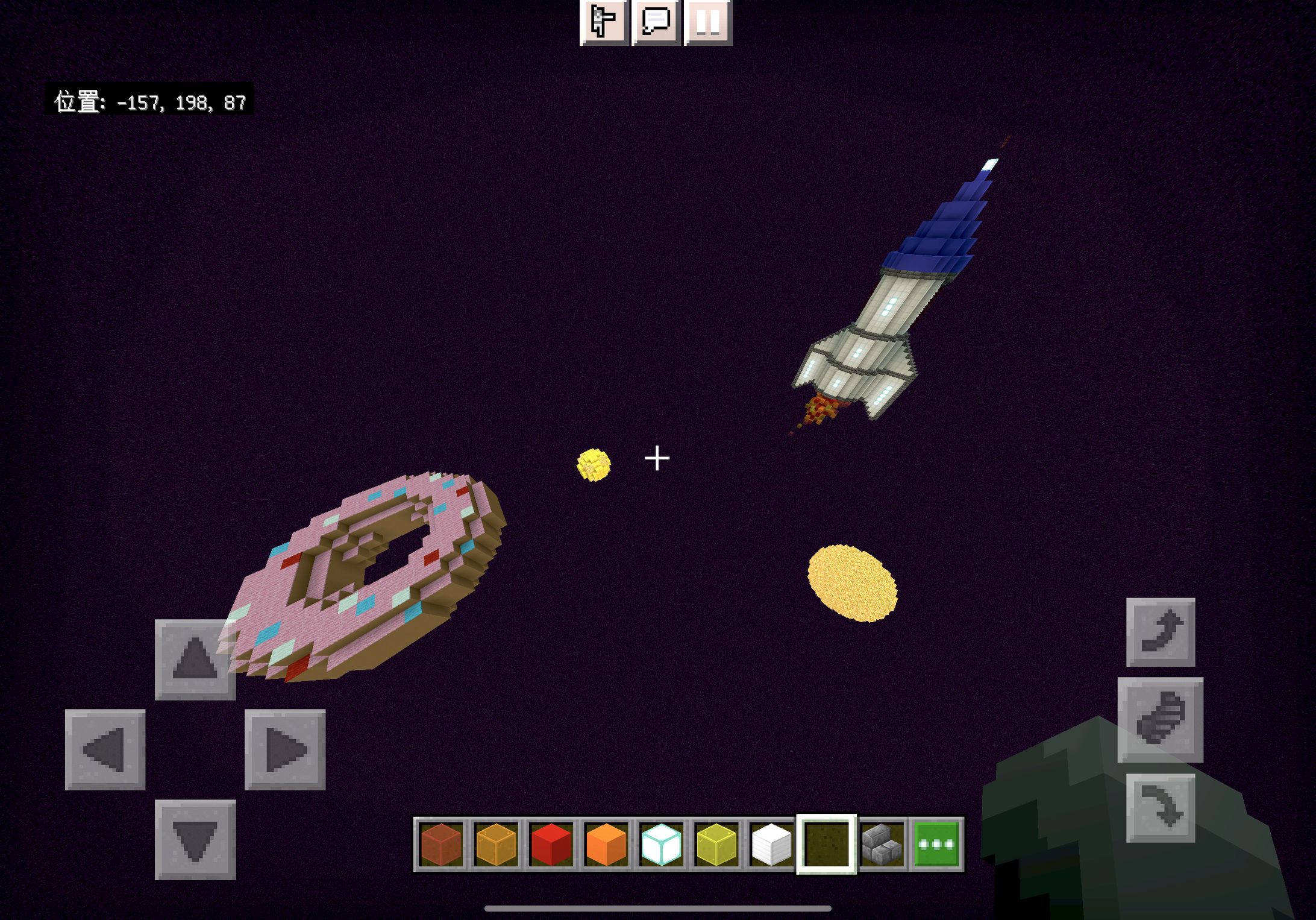1316x920 pixels.
Task: Pick the yellow stained glass slot
Action: click(716, 845)
